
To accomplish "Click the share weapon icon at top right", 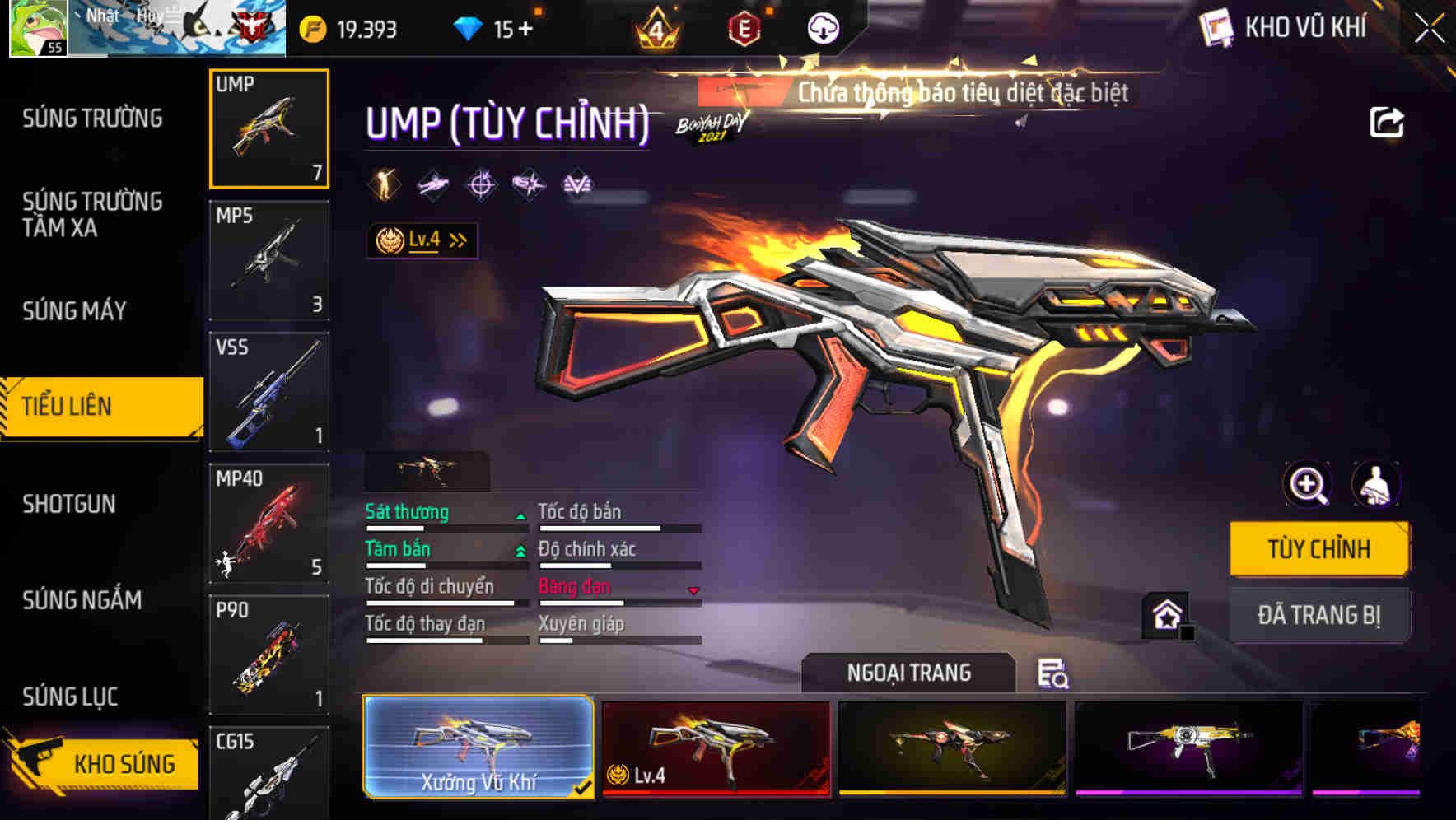I will [1388, 121].
